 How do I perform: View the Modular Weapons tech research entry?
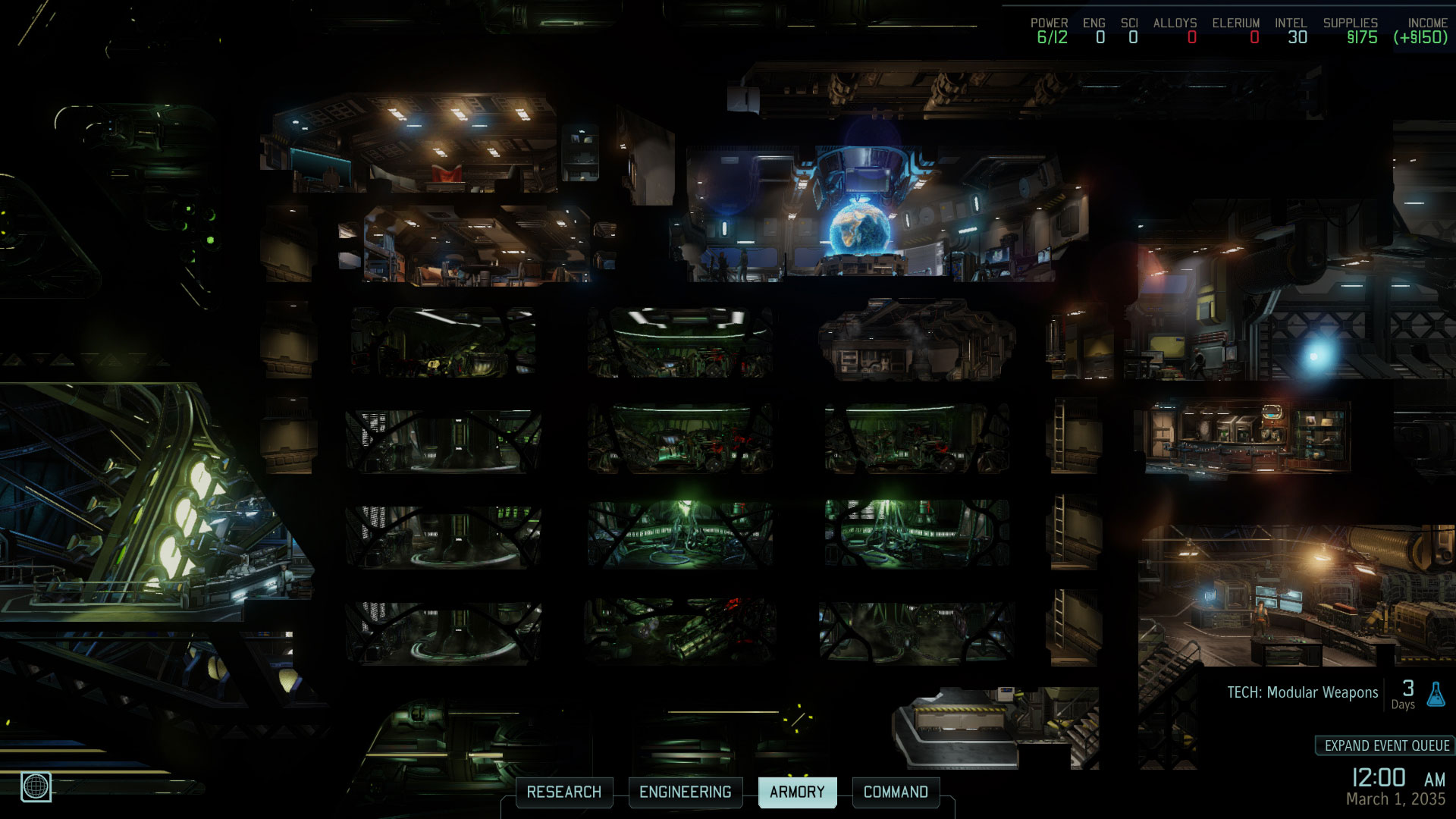1302,692
